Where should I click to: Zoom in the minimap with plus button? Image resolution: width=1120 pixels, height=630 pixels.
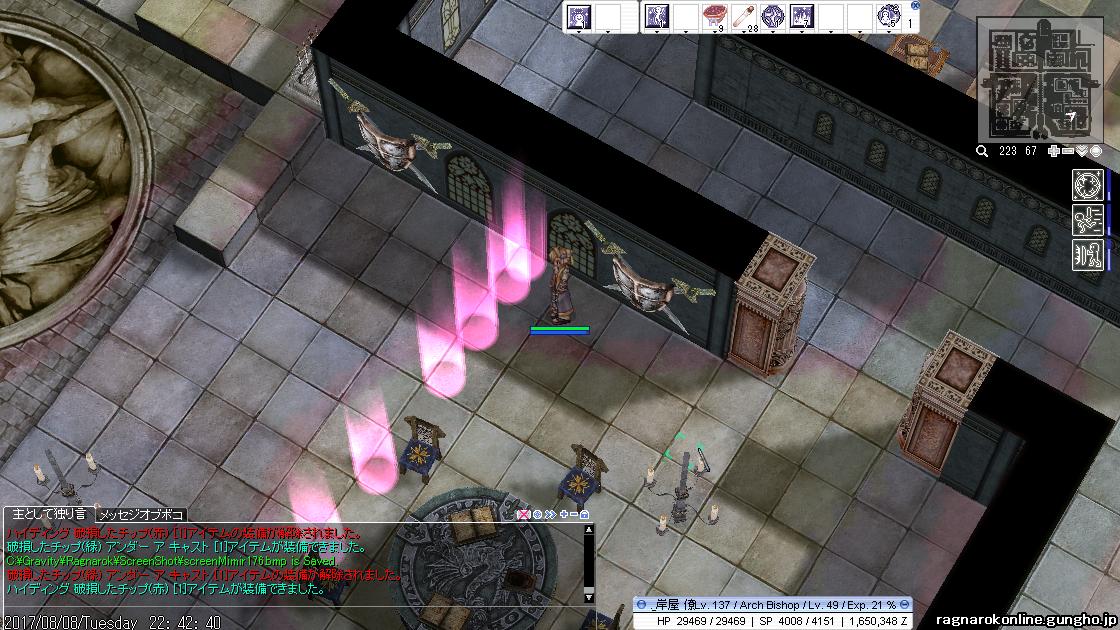coord(1053,151)
